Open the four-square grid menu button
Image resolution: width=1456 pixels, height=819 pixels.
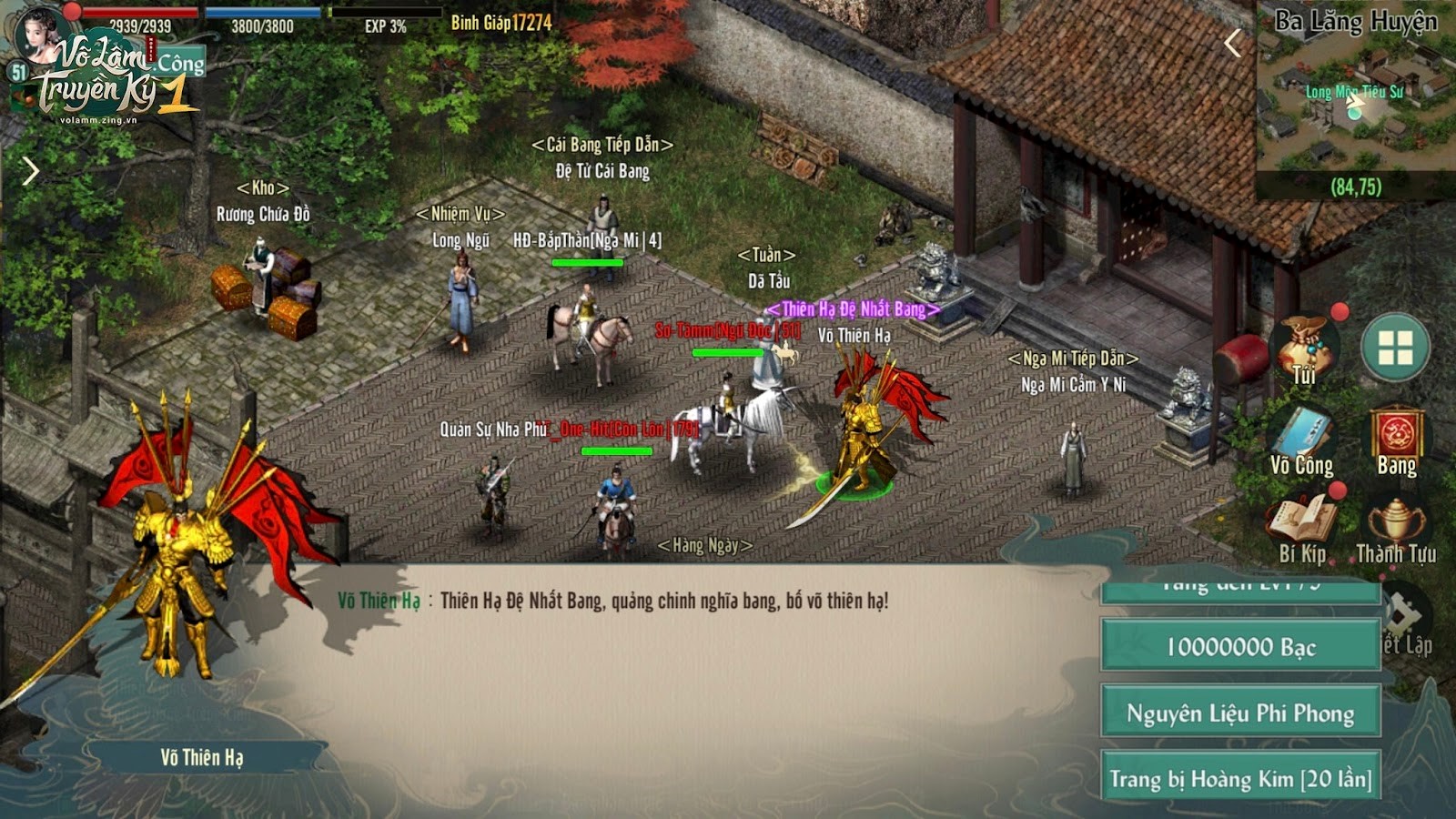[1395, 347]
